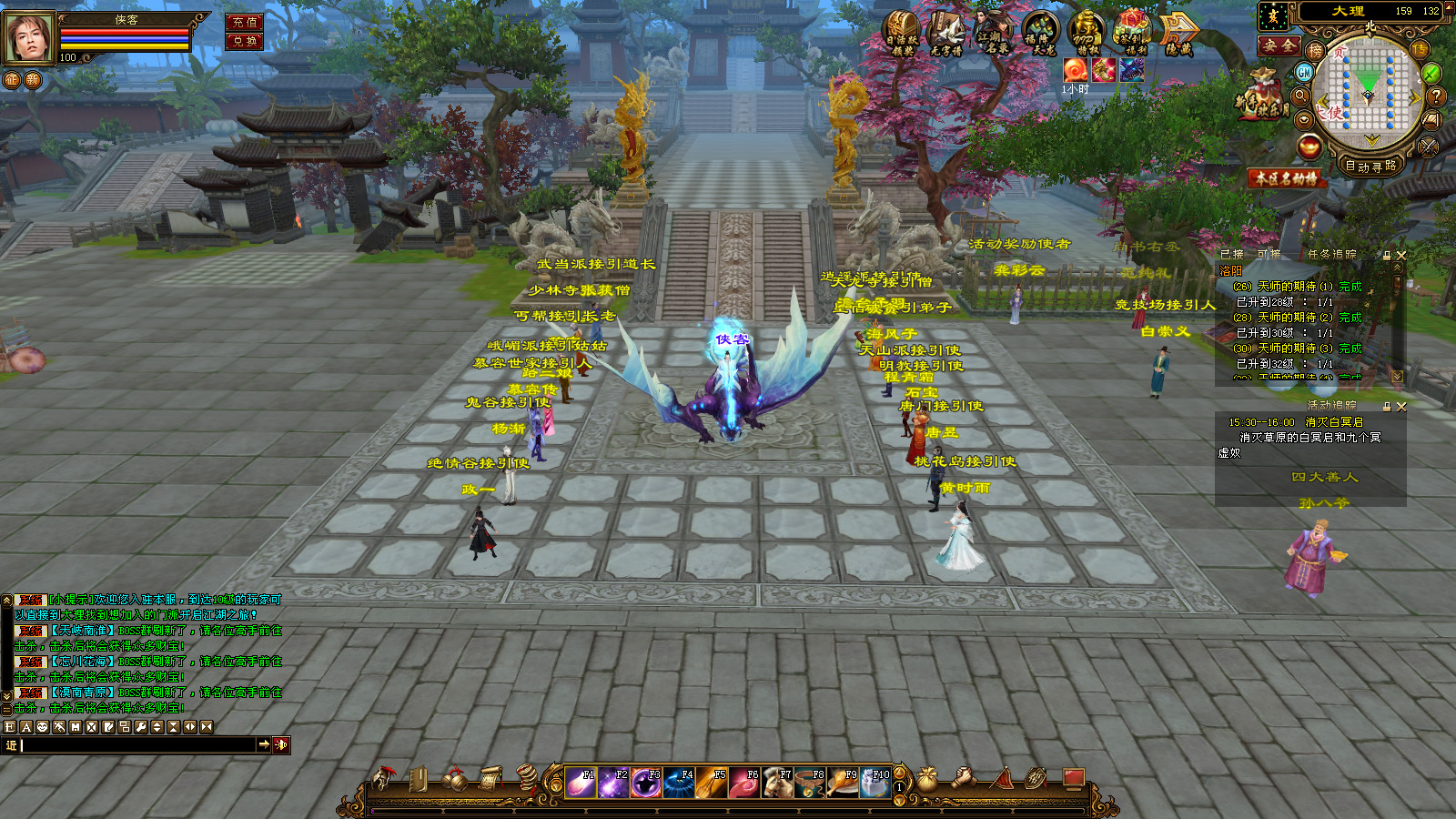Activate 自动寻路 auto-pathfinding
The width and height of the screenshot is (1456, 819).
coord(1370,167)
